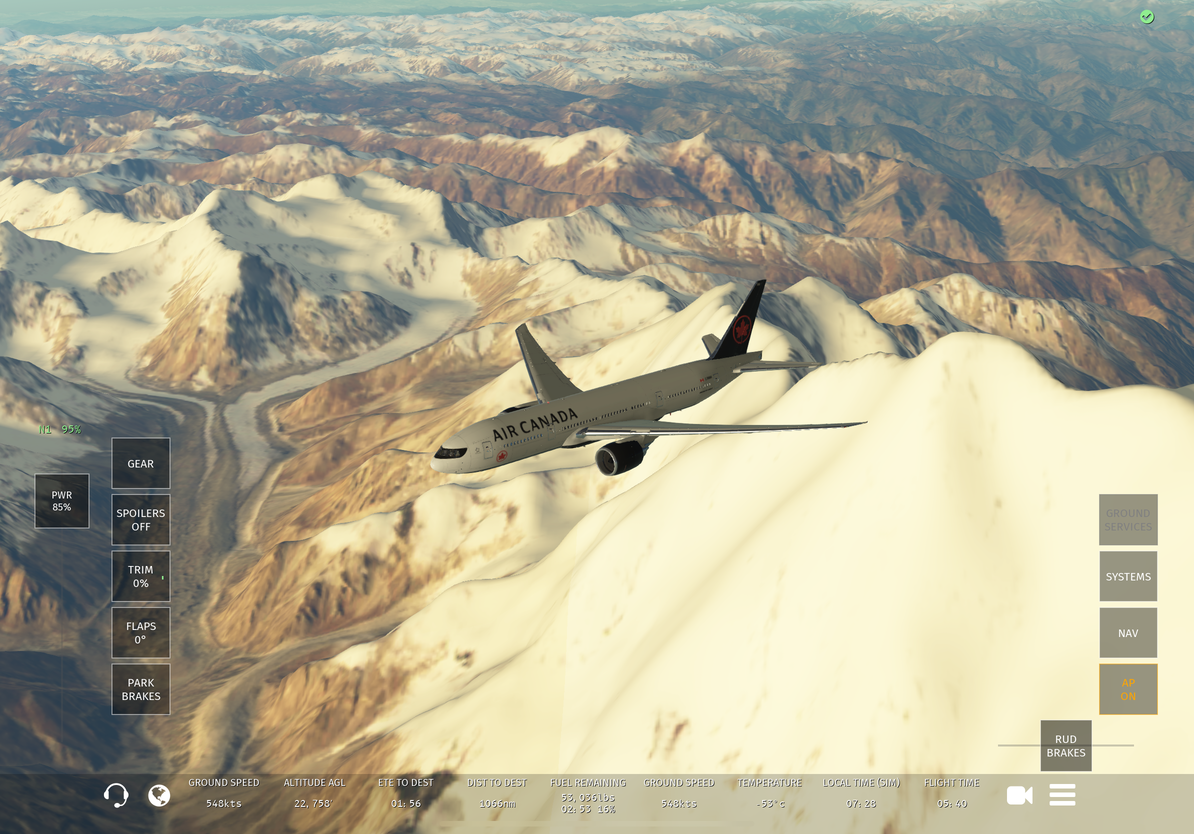Open the NAV panel
The width and height of the screenshot is (1194, 834).
click(x=1128, y=633)
